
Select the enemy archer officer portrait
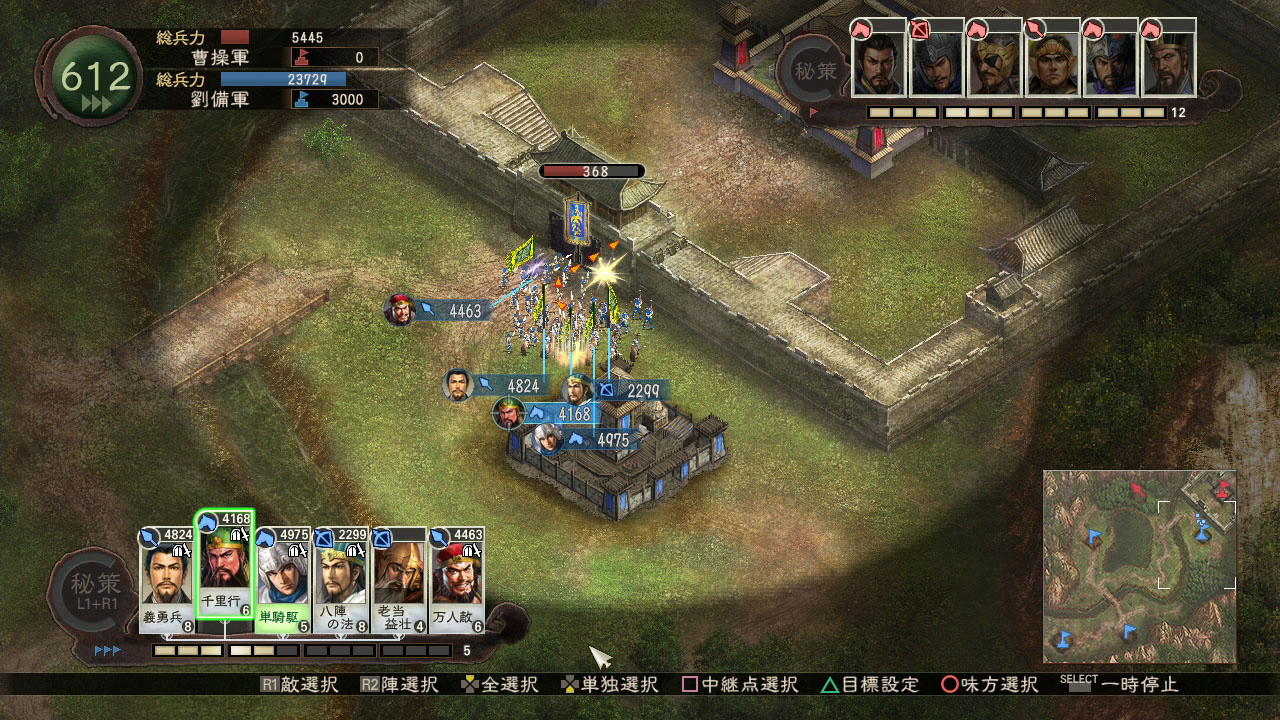937,60
